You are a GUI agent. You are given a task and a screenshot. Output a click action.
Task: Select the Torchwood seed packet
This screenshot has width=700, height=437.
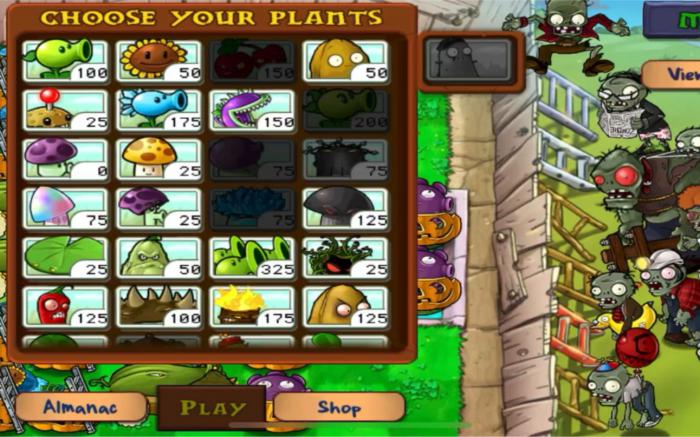coord(252,305)
